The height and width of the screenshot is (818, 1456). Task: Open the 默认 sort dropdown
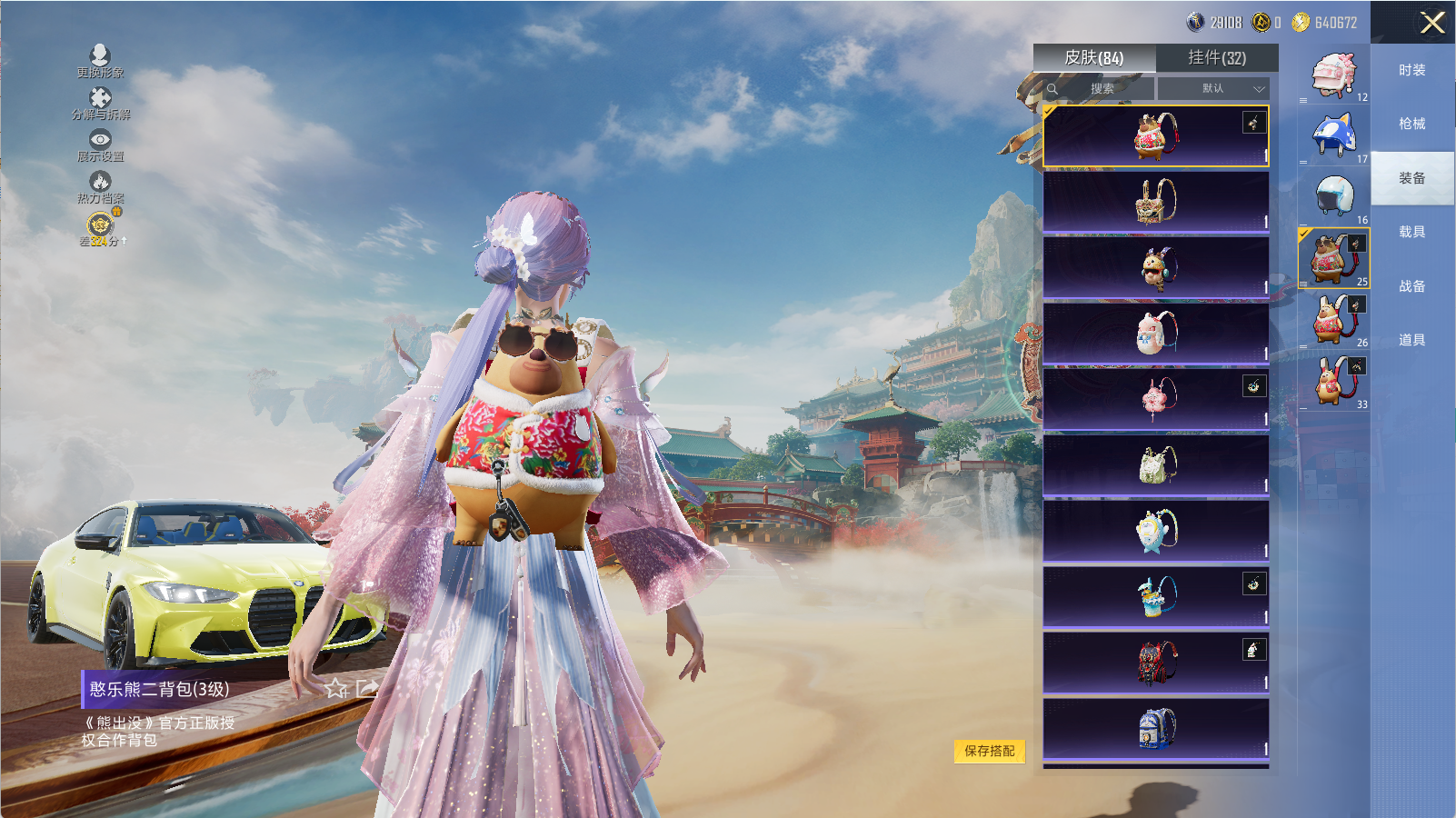pyautogui.click(x=1214, y=88)
